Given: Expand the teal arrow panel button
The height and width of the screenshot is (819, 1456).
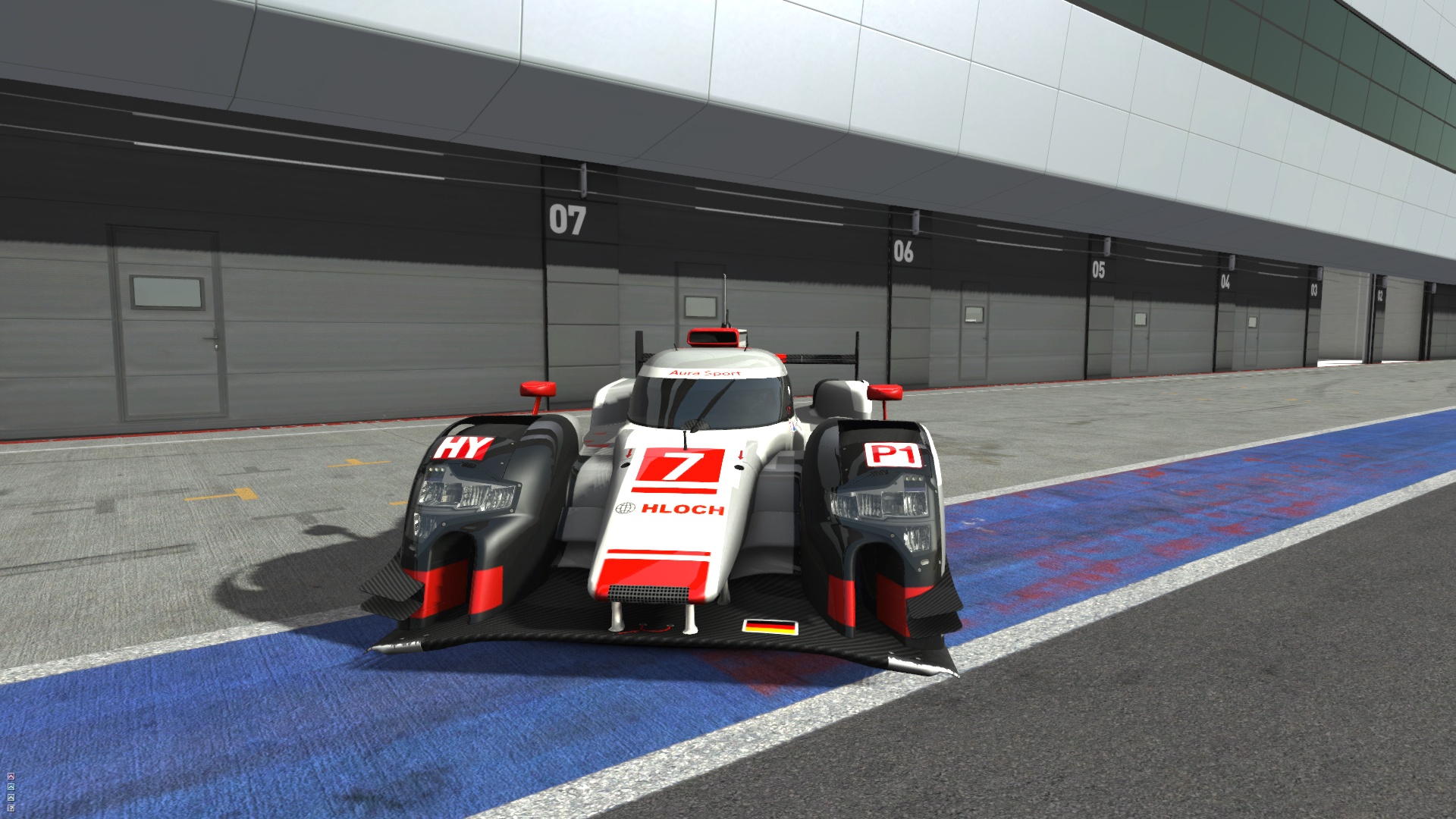Looking at the screenshot, I should click(x=11, y=786).
